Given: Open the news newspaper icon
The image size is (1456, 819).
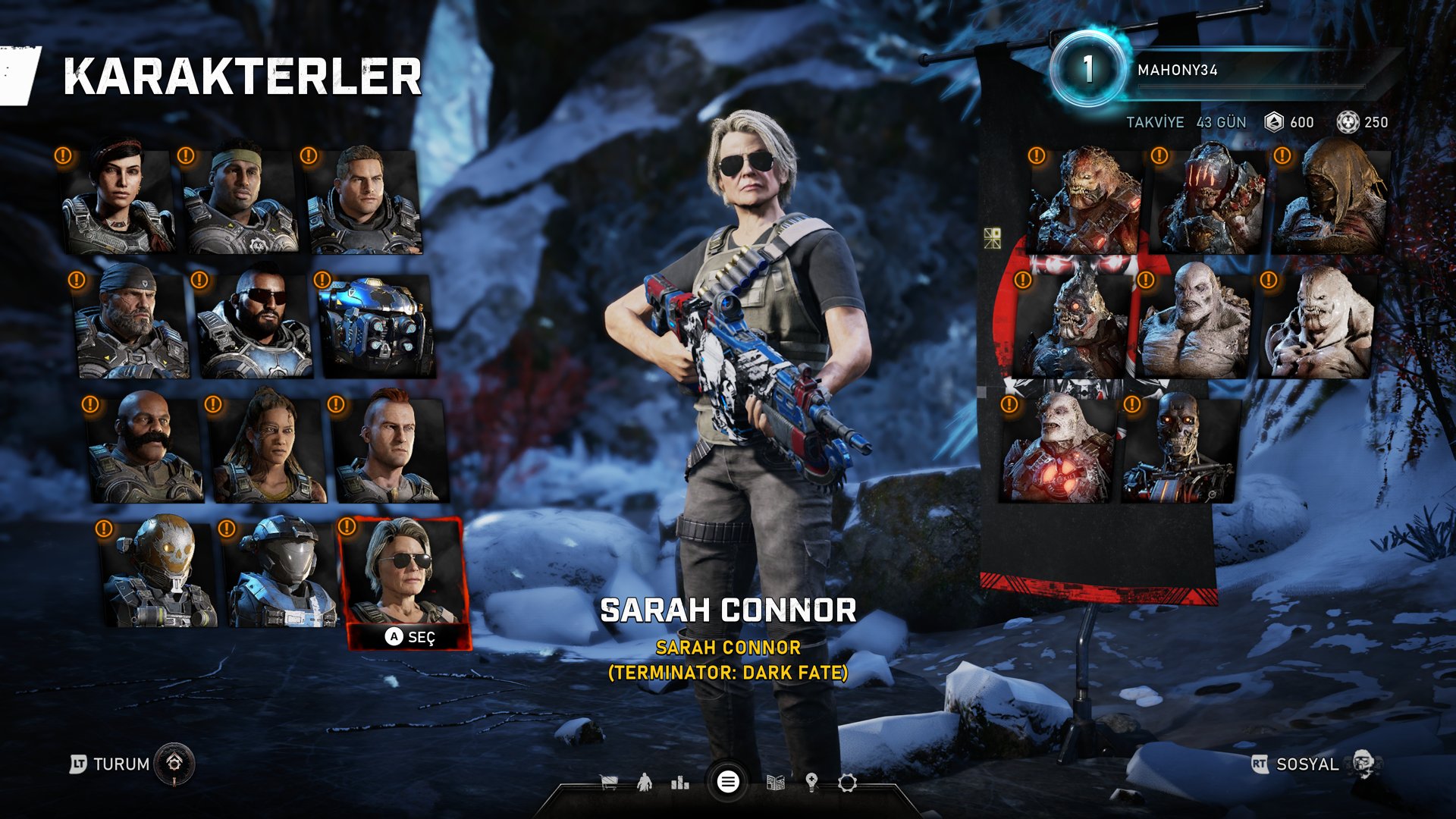Looking at the screenshot, I should tap(775, 782).
